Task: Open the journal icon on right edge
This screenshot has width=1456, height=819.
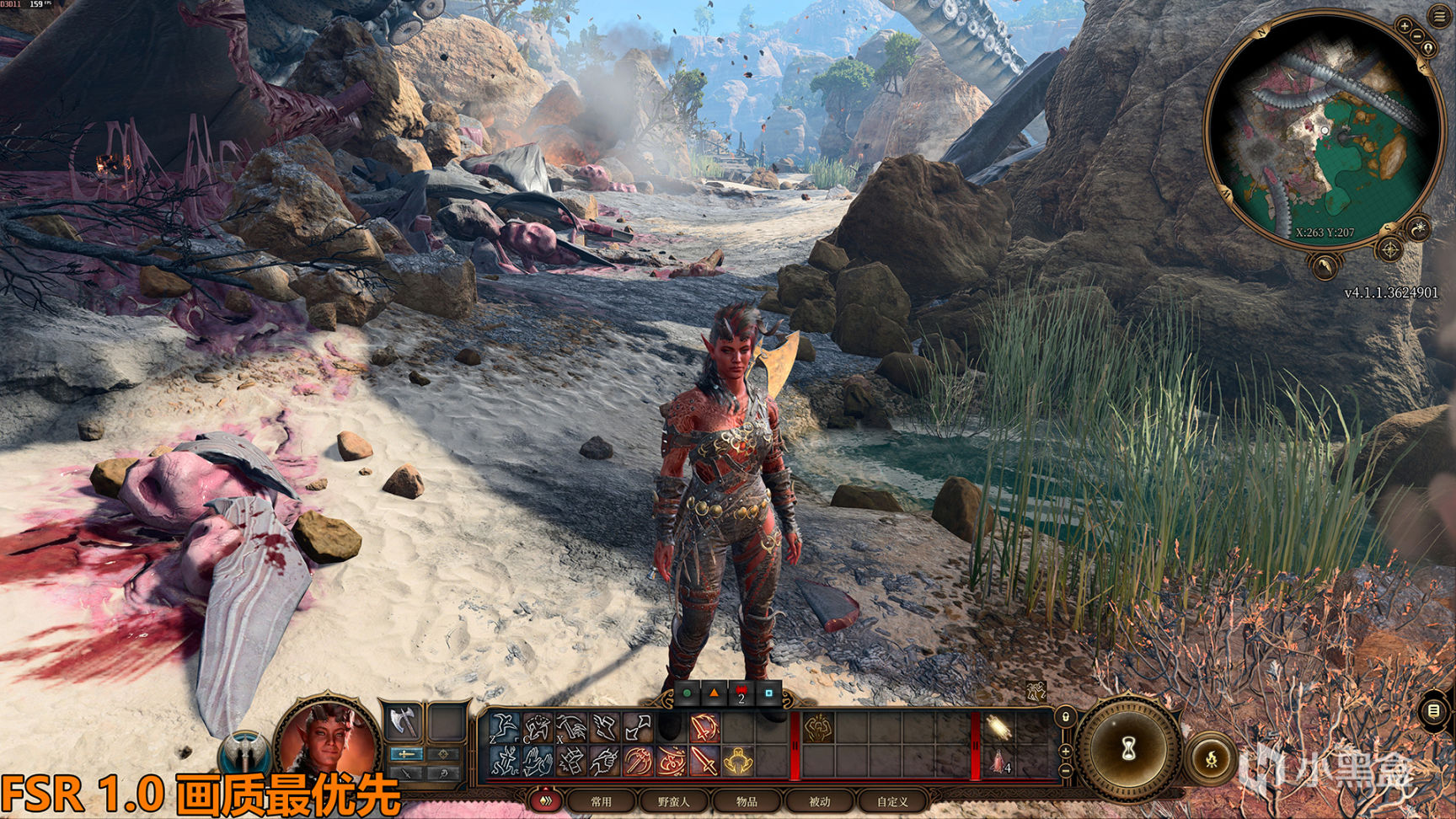Action: point(1434,711)
